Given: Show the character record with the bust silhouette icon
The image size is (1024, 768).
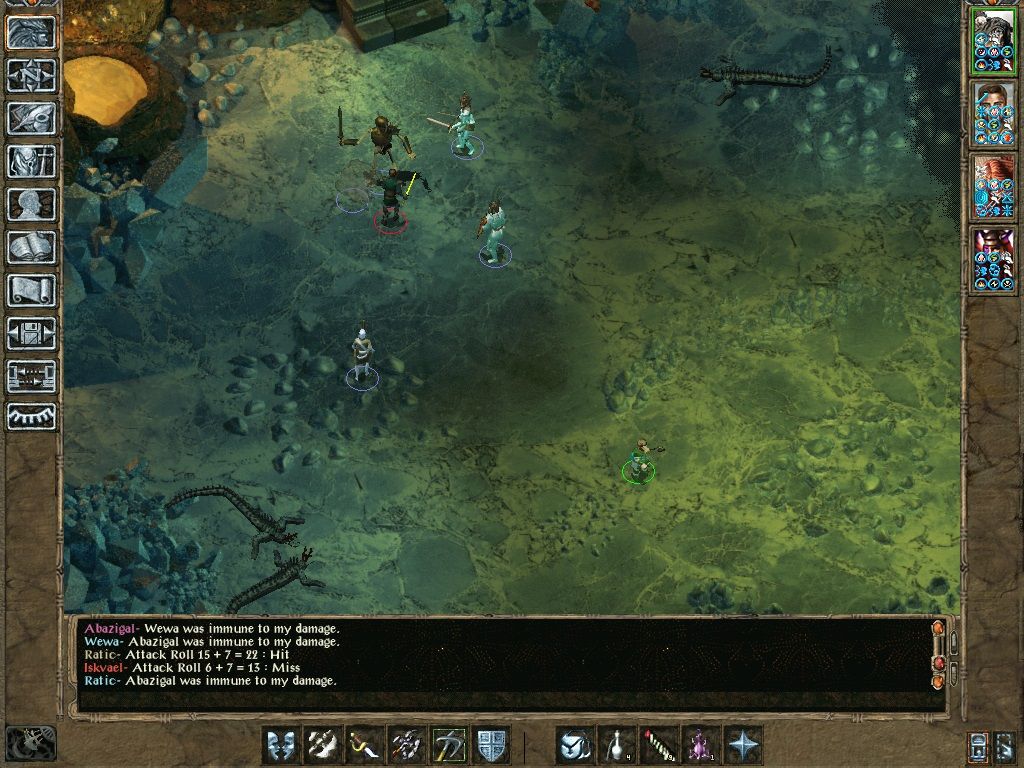Looking at the screenshot, I should click(31, 204).
